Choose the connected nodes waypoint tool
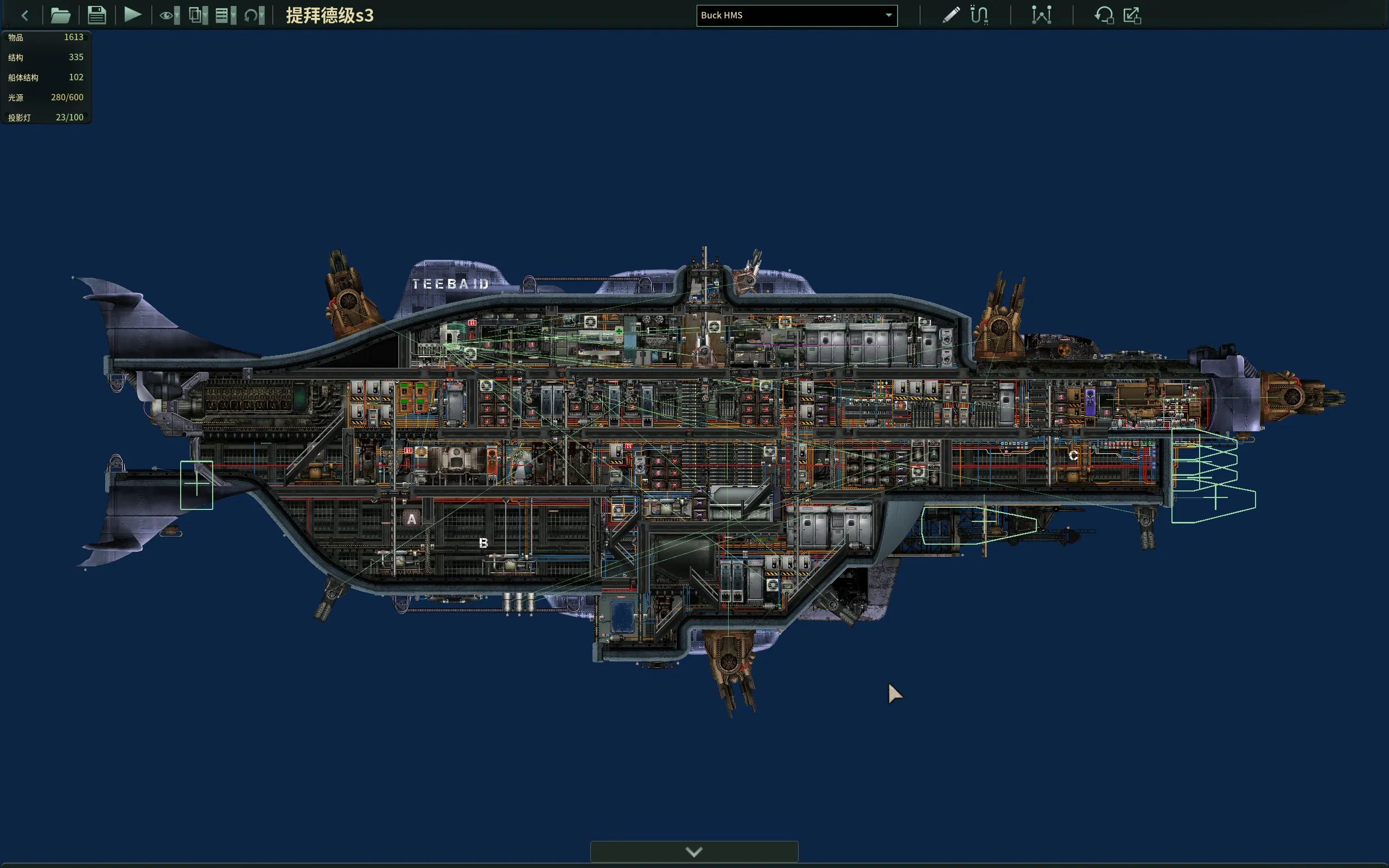The height and width of the screenshot is (868, 1389). click(x=1041, y=16)
